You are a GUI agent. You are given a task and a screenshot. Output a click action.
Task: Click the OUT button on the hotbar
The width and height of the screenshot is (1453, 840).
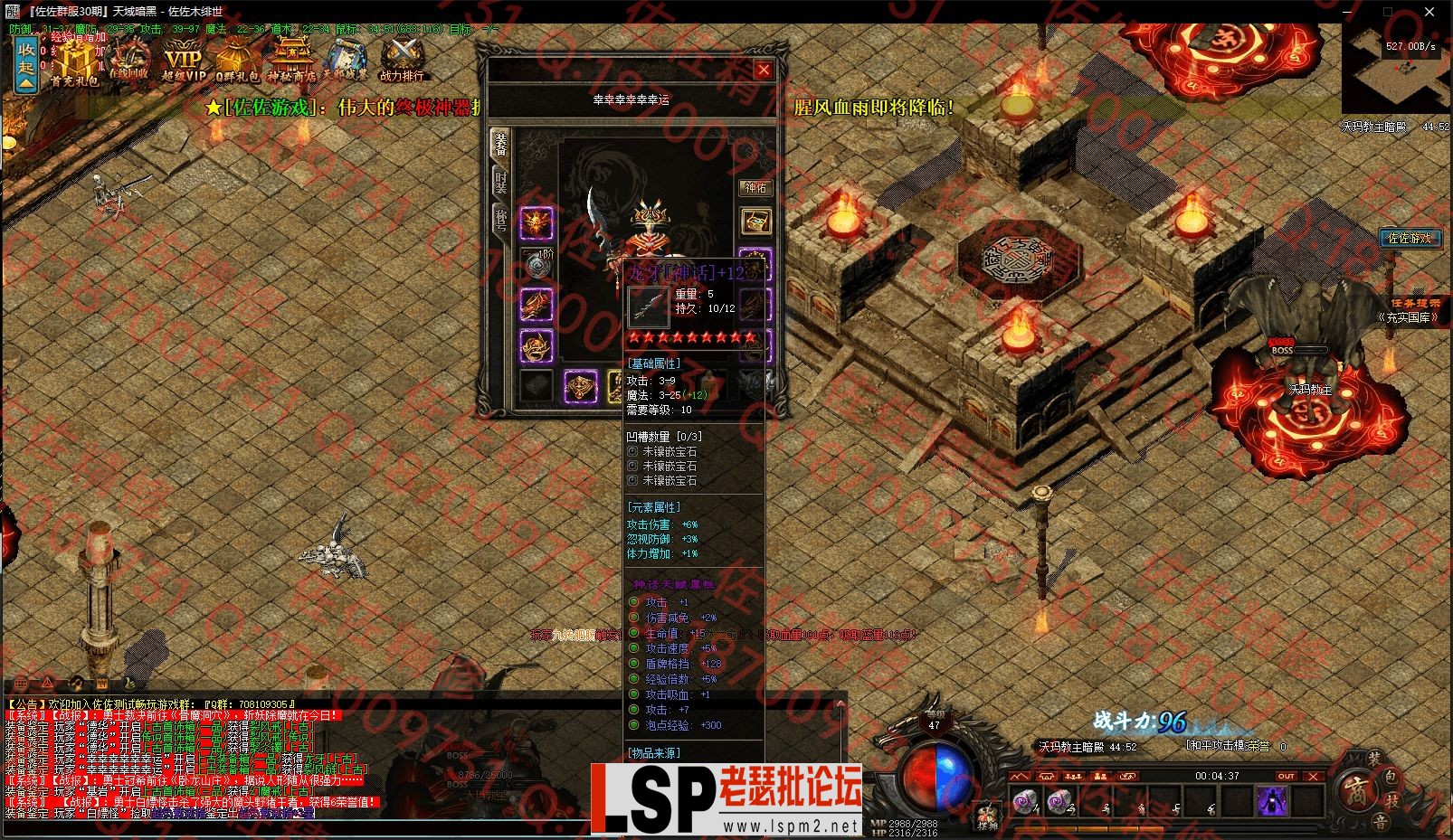1286,776
